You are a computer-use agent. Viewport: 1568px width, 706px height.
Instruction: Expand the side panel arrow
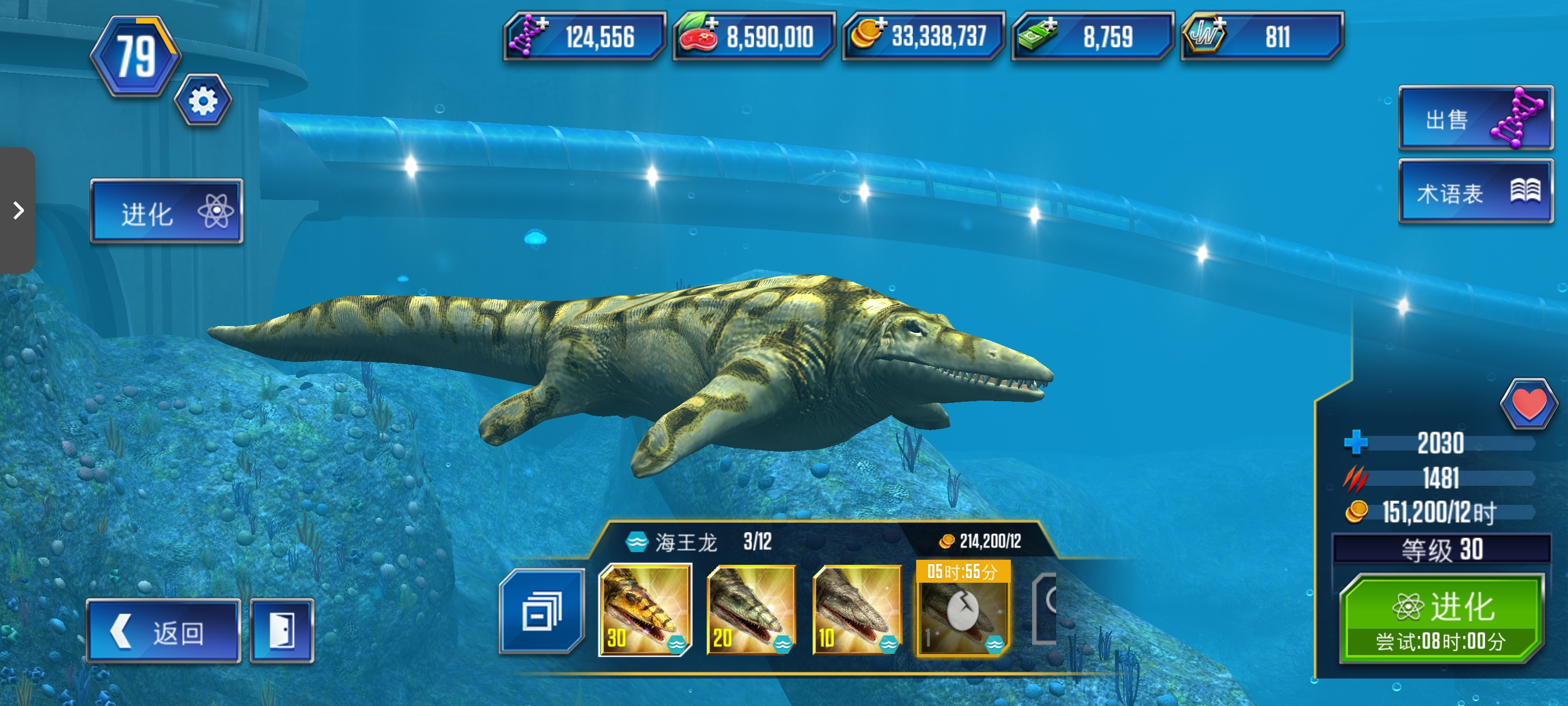coord(18,211)
